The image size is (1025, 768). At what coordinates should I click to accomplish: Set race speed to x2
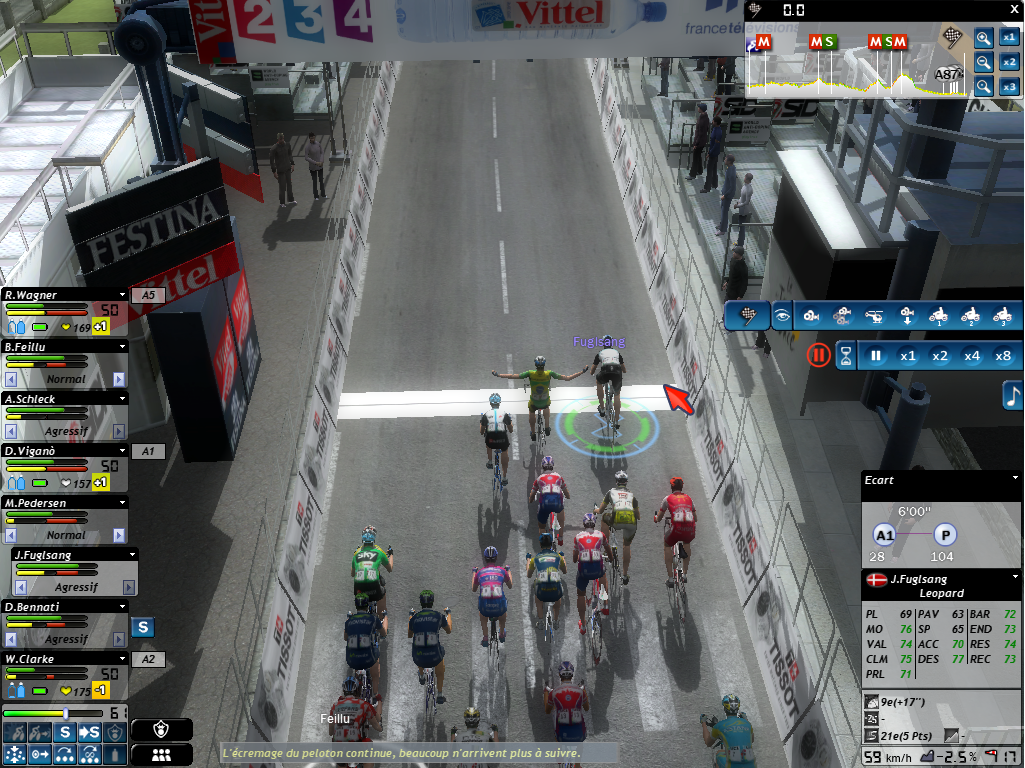(939, 355)
